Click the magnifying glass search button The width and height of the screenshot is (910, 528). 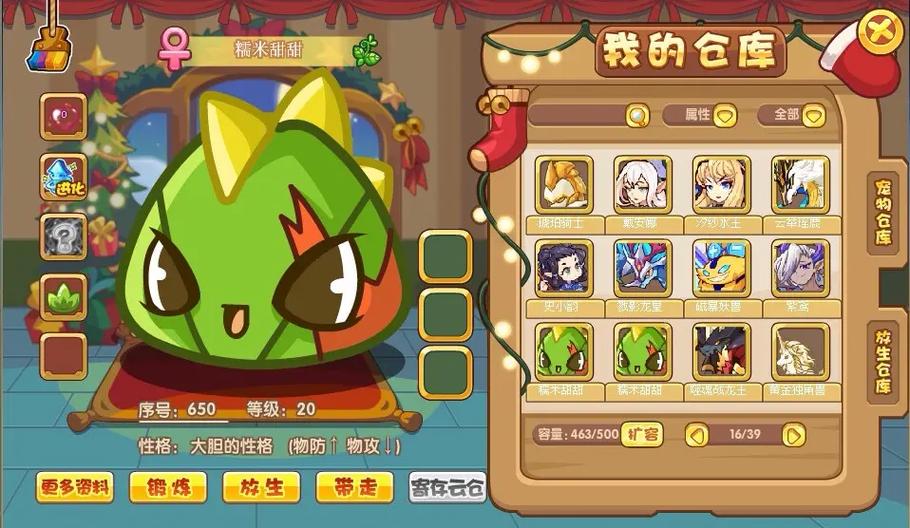click(x=637, y=116)
